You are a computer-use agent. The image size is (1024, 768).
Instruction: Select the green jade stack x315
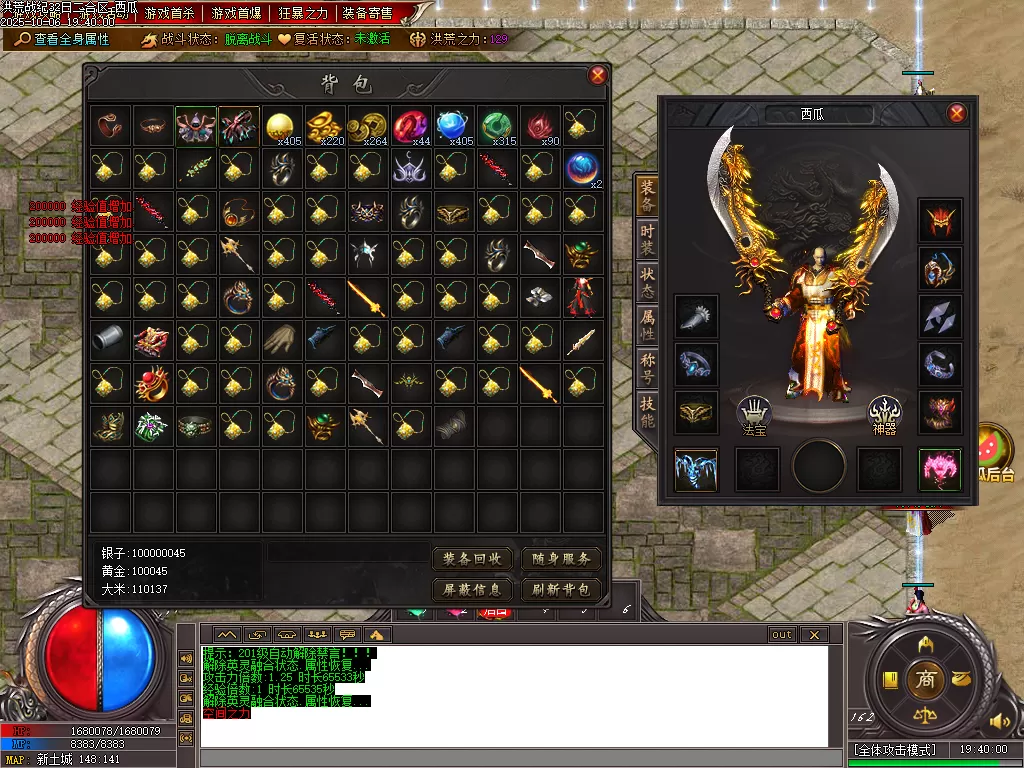tap(496, 126)
